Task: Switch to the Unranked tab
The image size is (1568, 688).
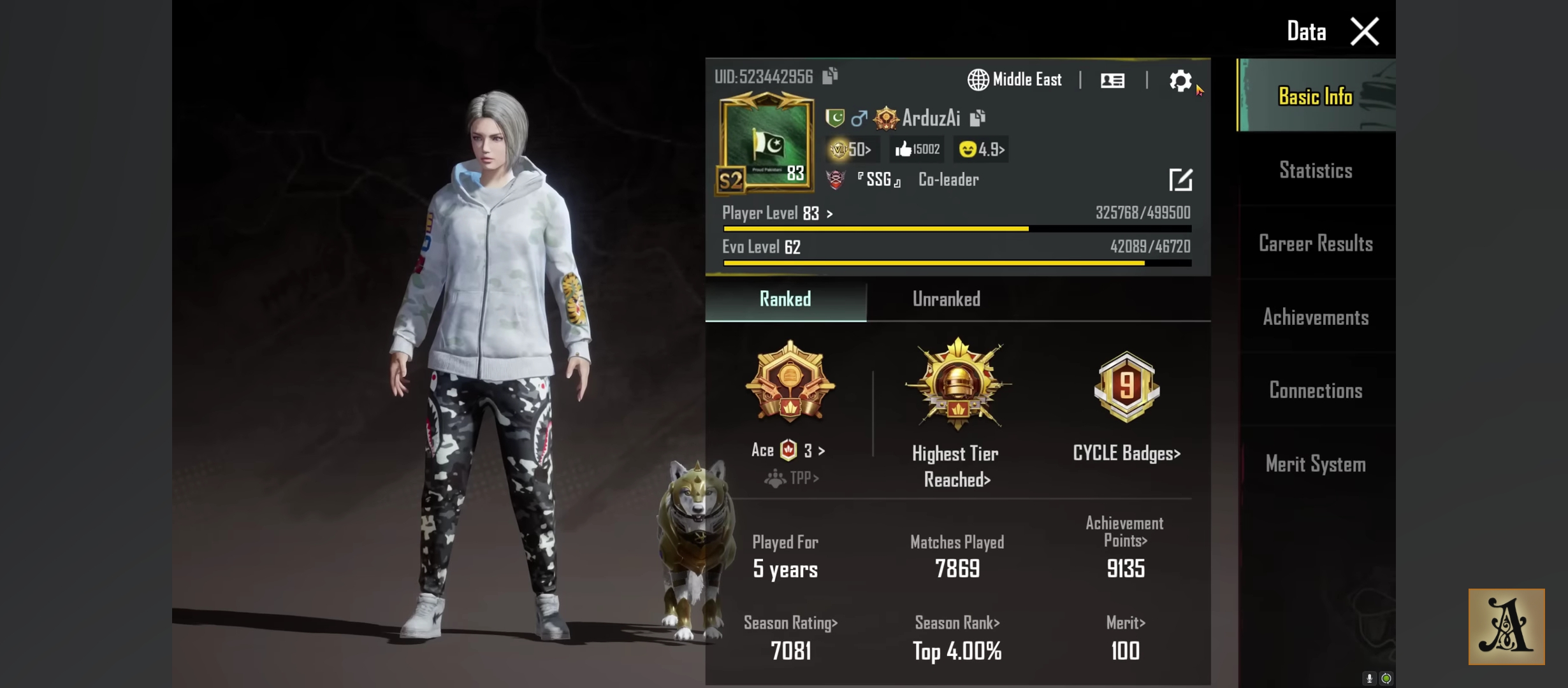Action: click(946, 299)
